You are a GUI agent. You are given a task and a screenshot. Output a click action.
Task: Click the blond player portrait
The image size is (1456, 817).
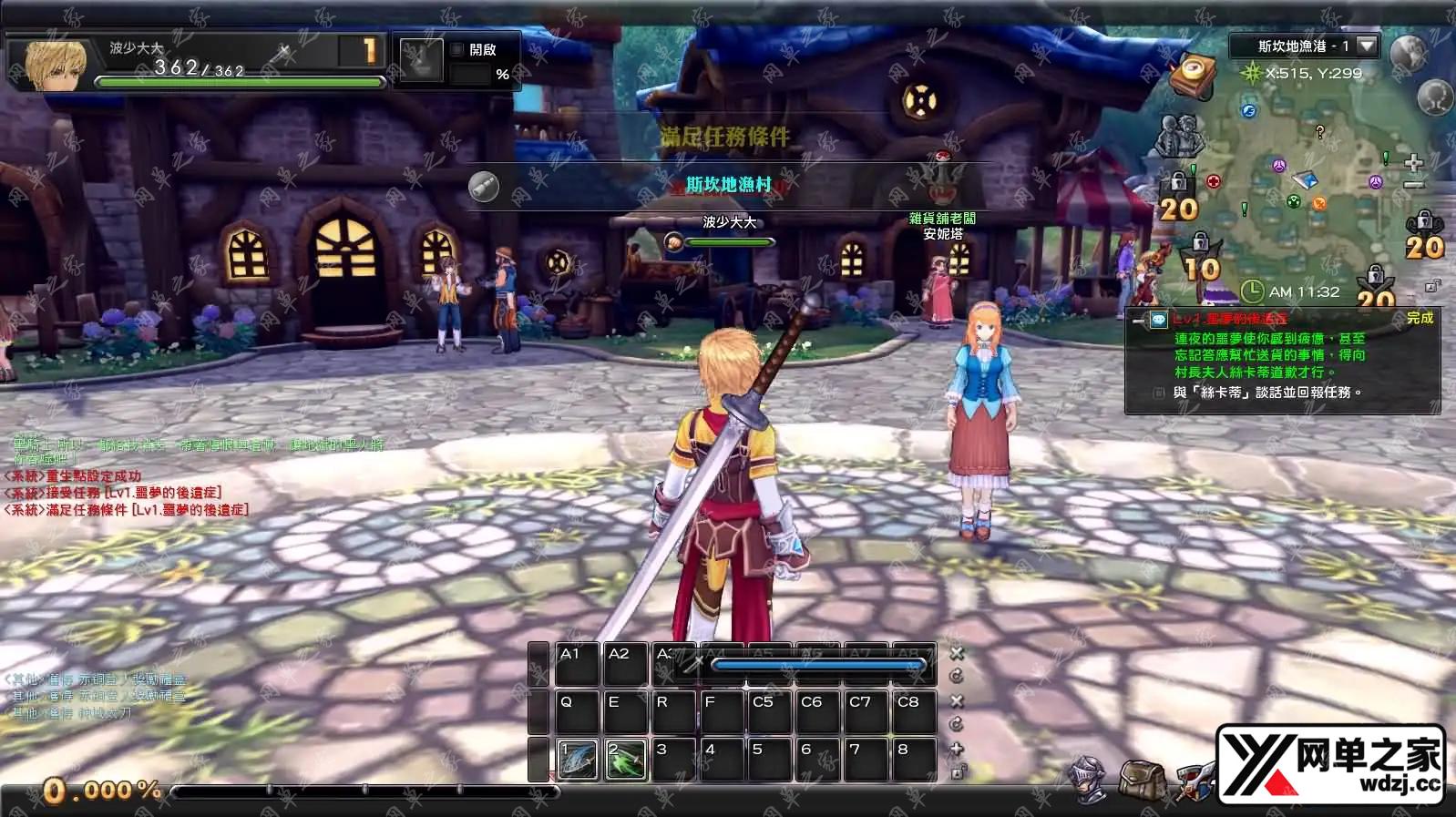pyautogui.click(x=55, y=64)
